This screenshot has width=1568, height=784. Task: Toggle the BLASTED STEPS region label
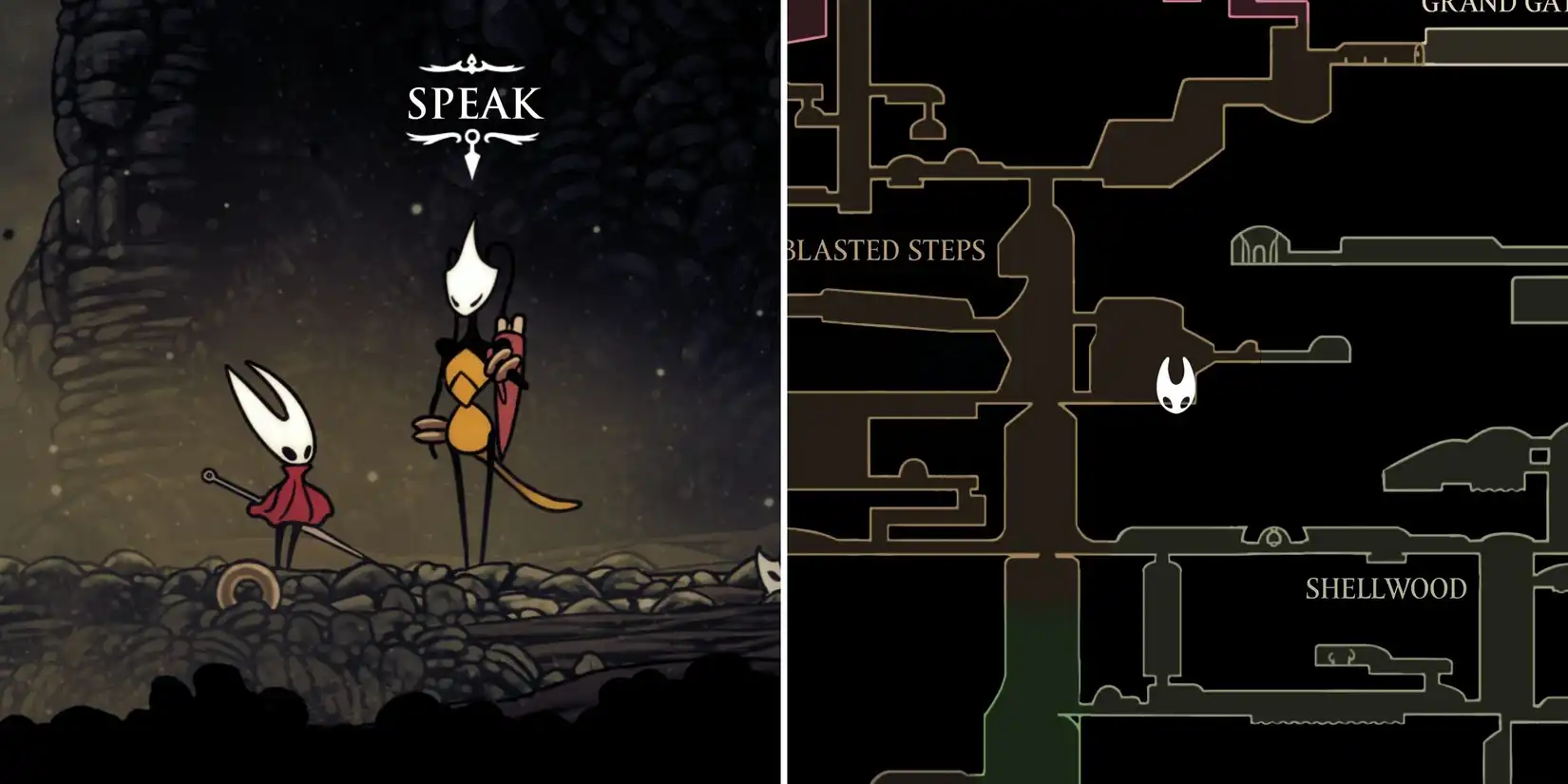pos(885,251)
